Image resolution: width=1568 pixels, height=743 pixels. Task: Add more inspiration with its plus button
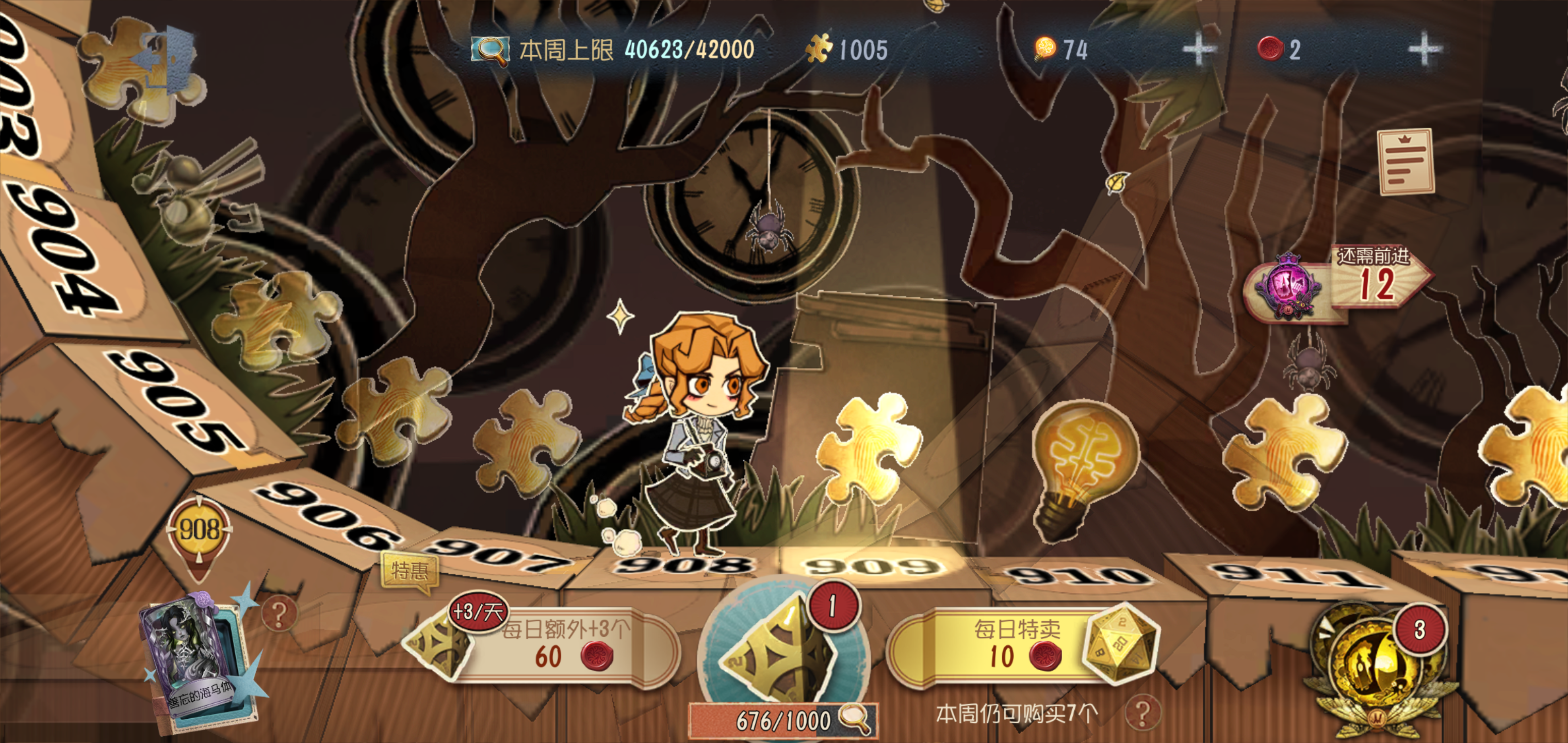click(x=1199, y=50)
